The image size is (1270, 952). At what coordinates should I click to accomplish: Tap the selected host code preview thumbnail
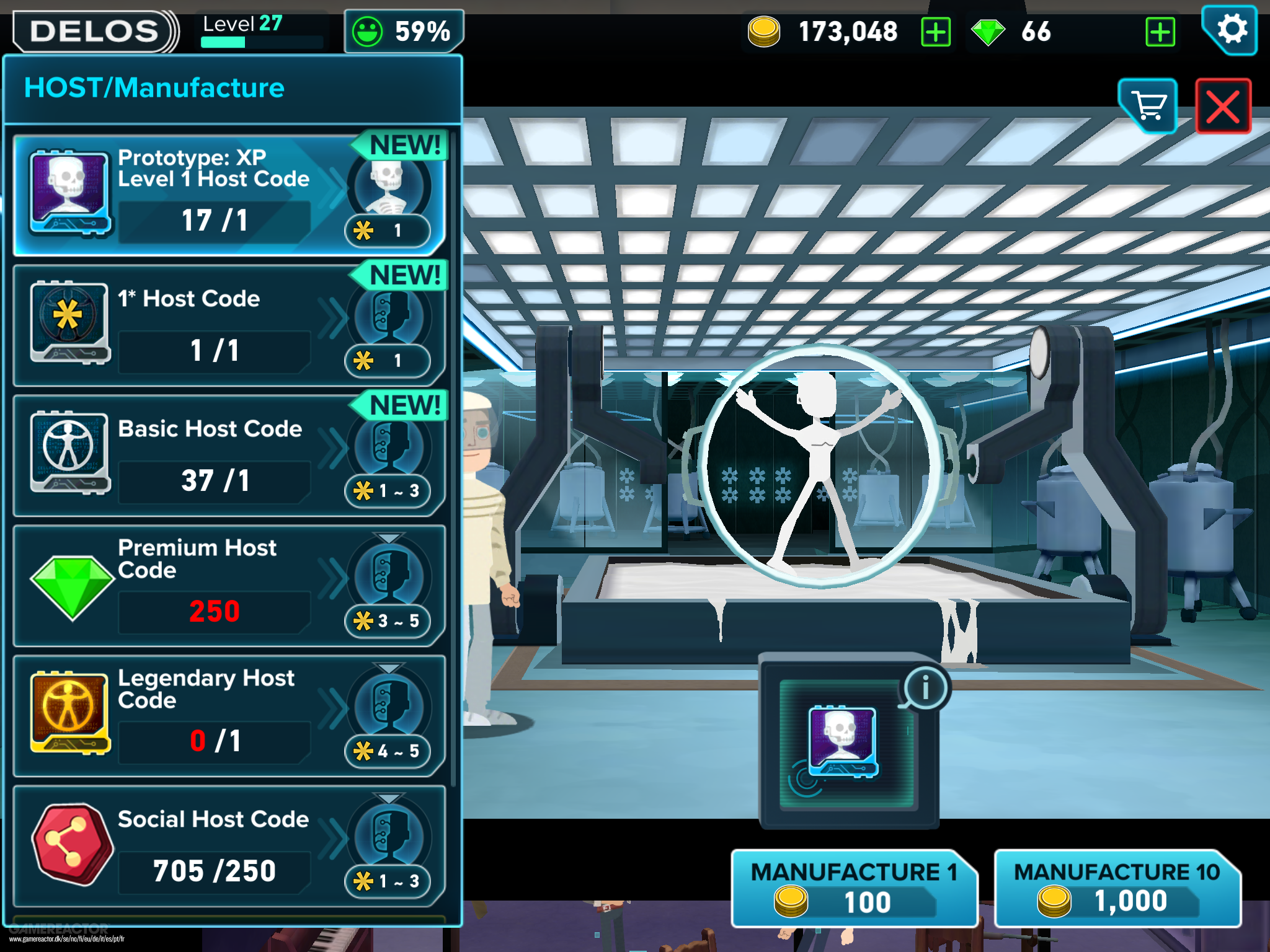tap(843, 742)
